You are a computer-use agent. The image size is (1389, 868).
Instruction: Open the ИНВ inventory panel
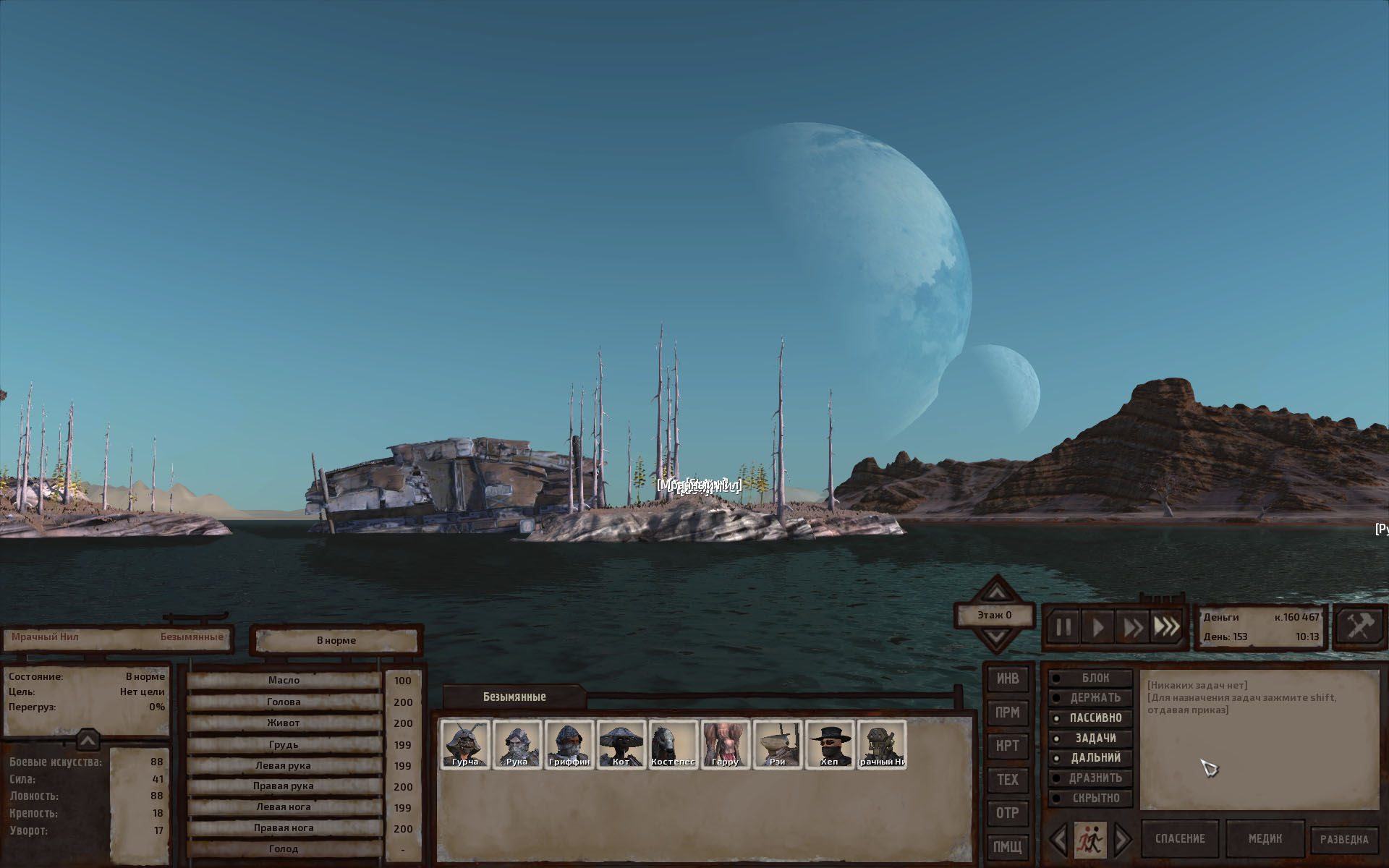1008,678
